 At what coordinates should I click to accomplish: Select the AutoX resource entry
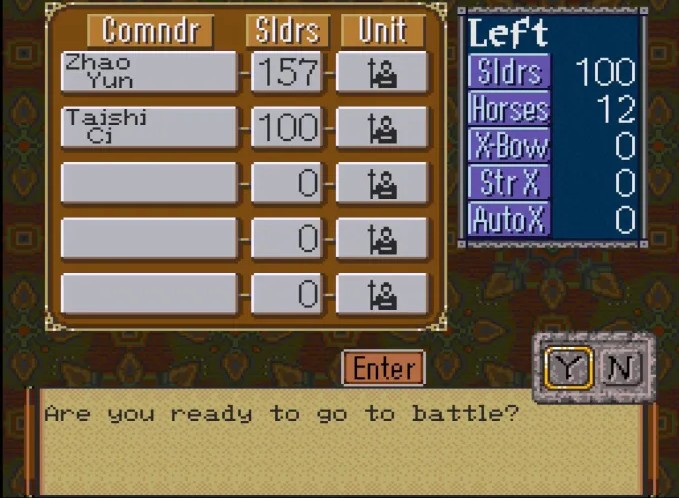pos(509,218)
